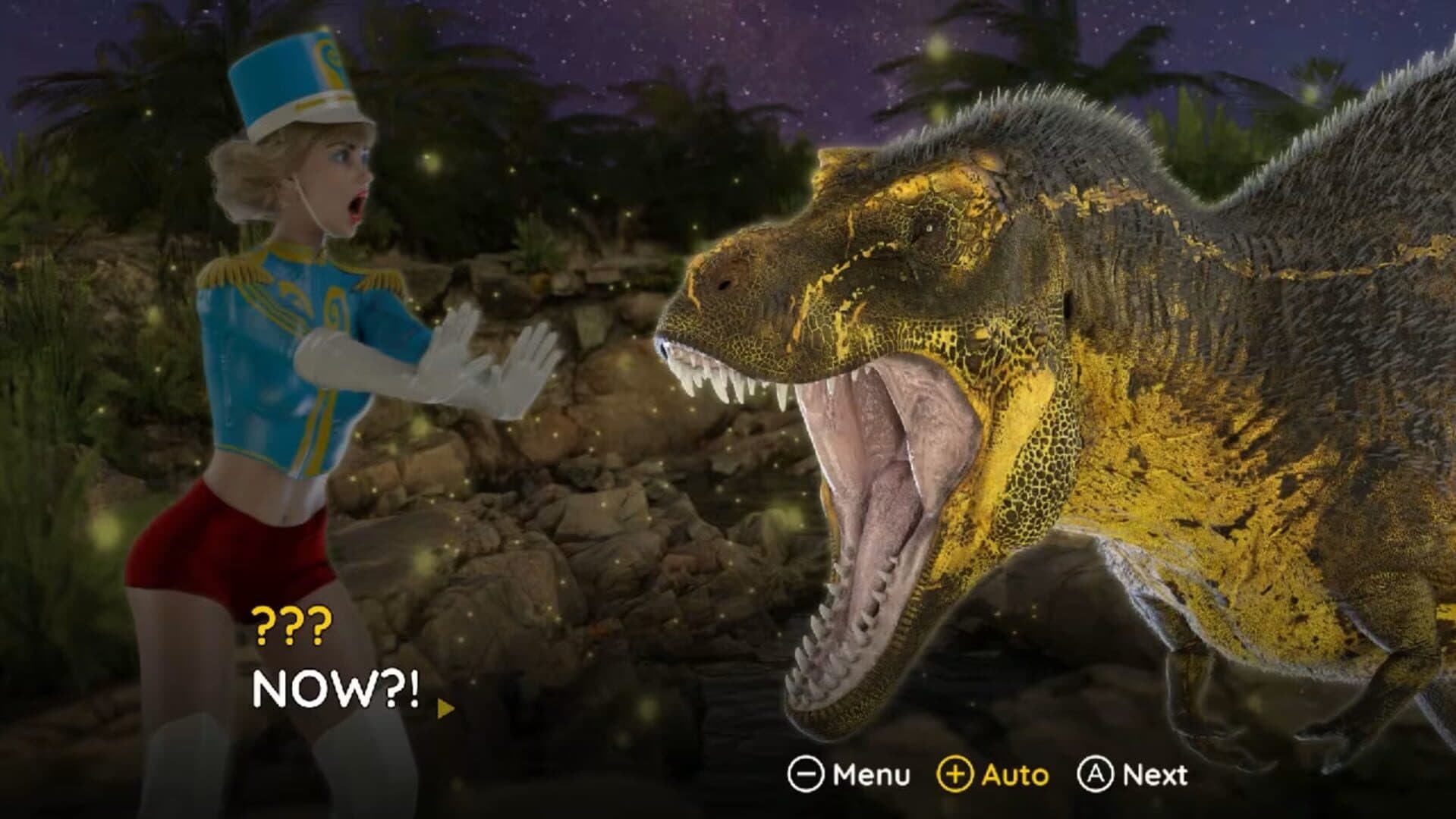Toggle Auto dialogue mode
The image size is (1456, 819).
coord(993,774)
